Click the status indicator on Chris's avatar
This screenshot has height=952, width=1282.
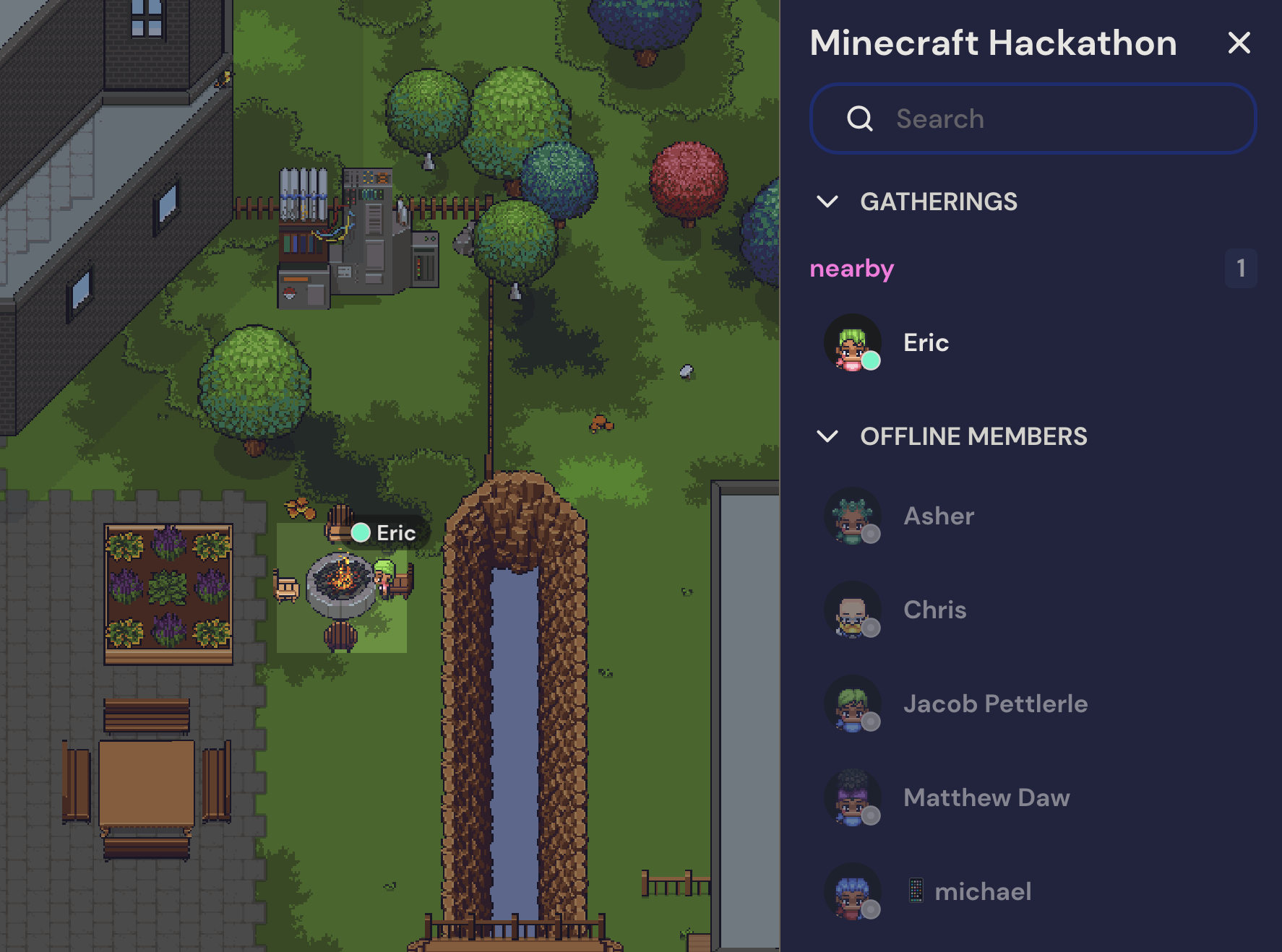pos(870,627)
